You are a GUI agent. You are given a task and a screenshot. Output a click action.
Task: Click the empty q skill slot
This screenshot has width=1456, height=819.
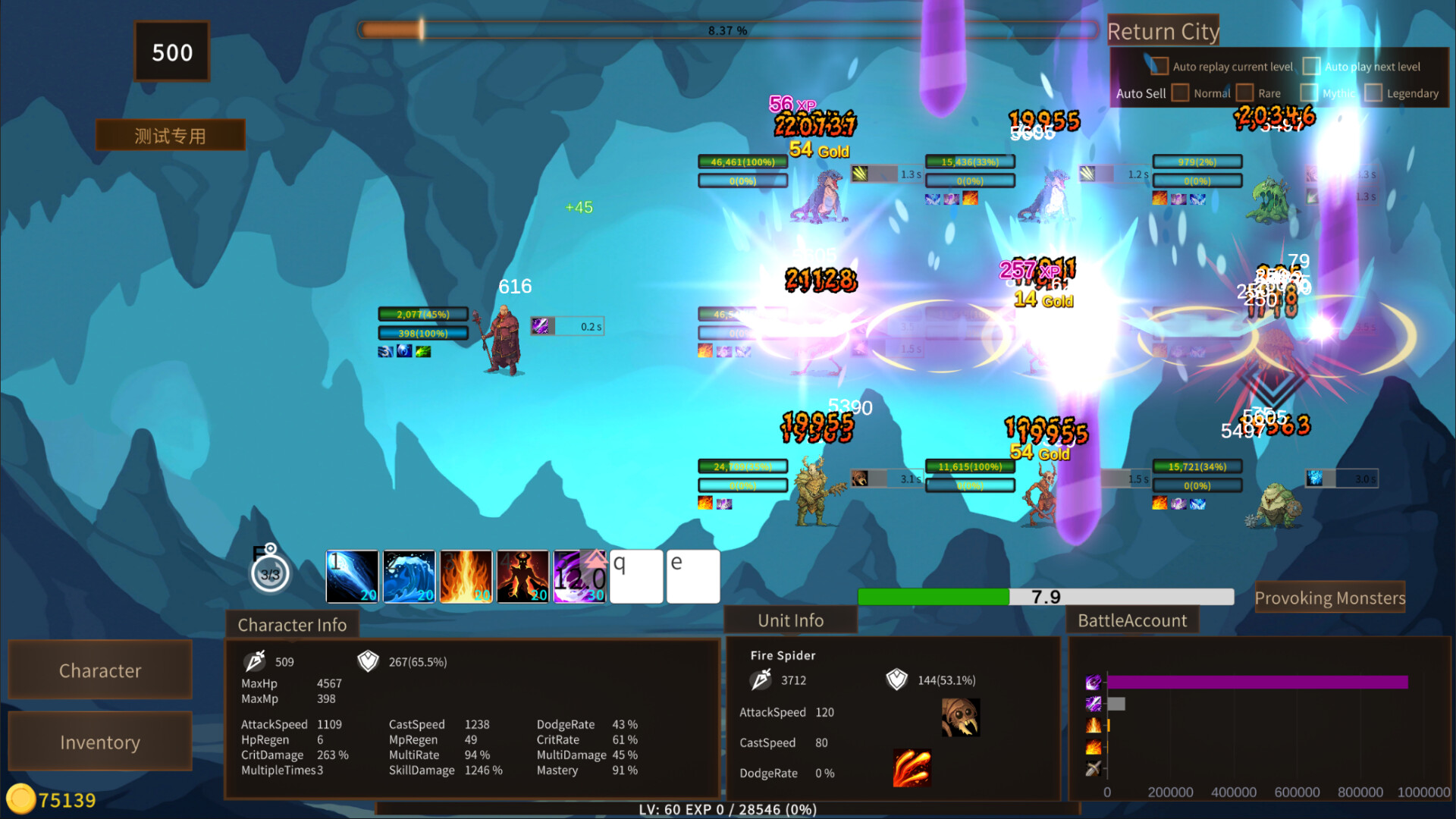pyautogui.click(x=636, y=576)
